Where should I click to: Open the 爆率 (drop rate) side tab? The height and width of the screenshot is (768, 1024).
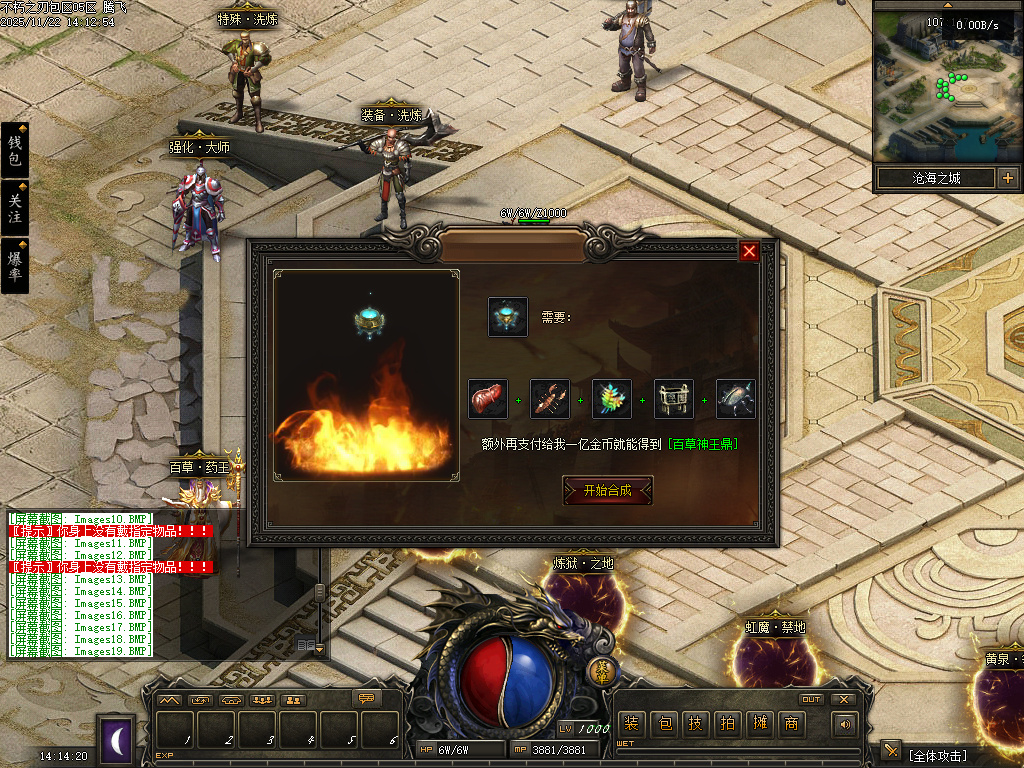pyautogui.click(x=15, y=265)
